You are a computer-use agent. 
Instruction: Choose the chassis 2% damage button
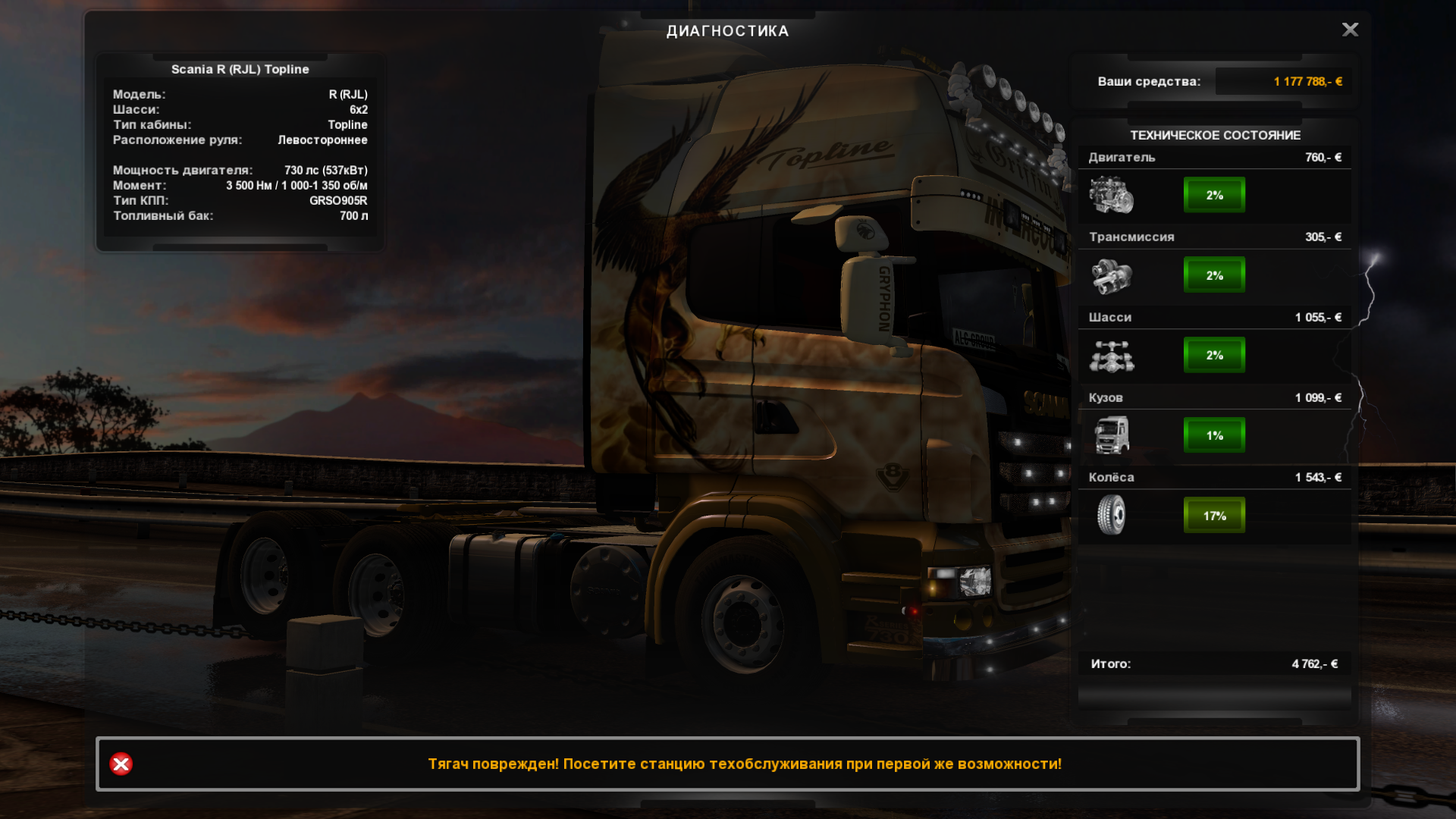coord(1214,355)
